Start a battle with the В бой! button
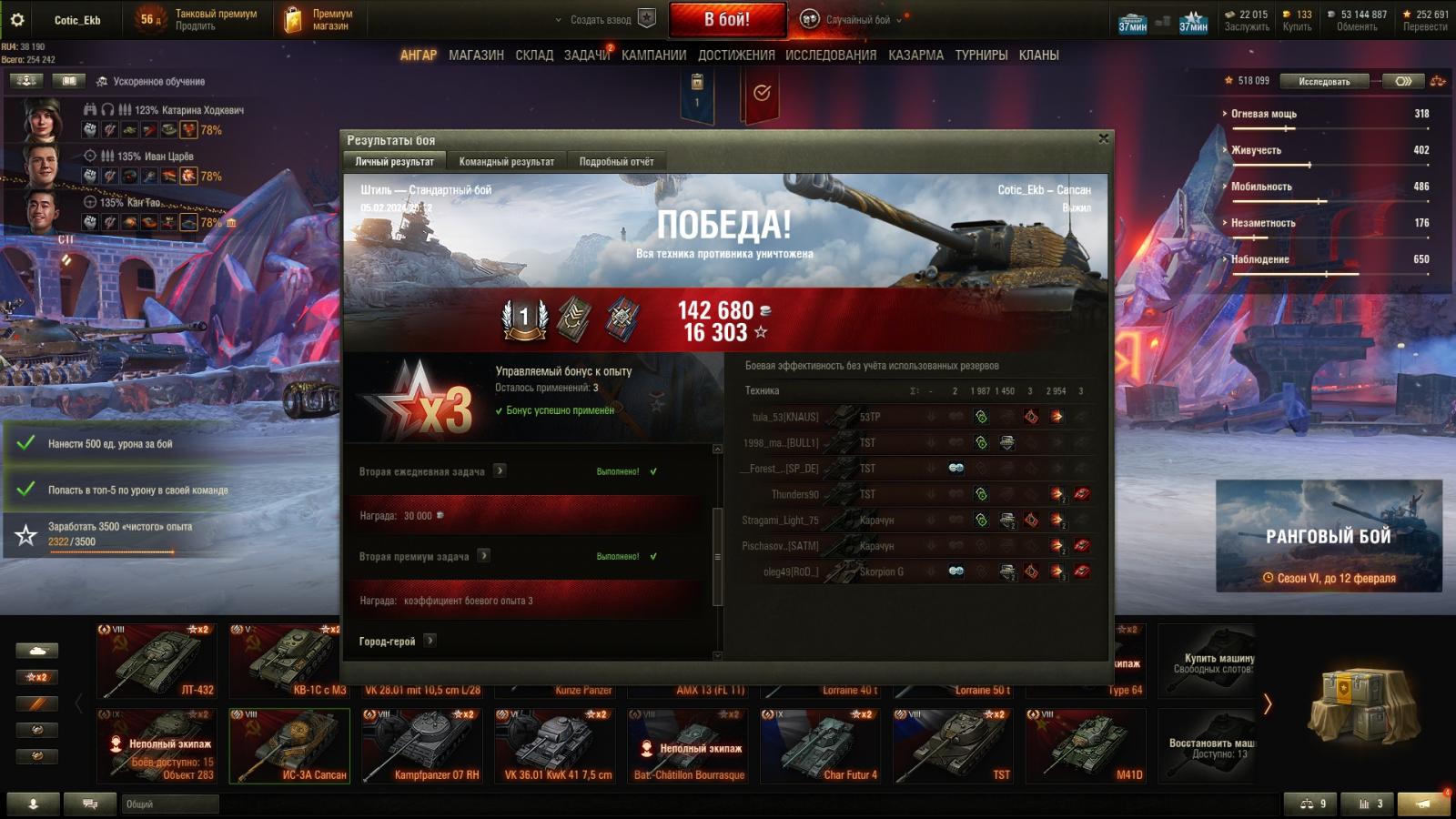This screenshot has height=819, width=1456. click(727, 19)
